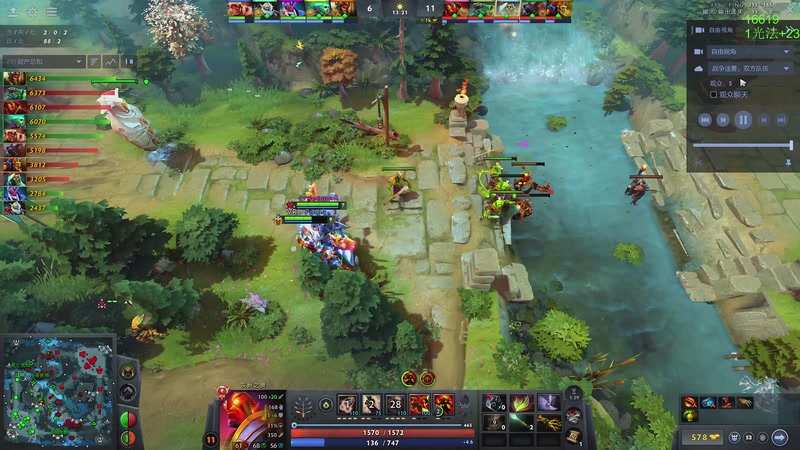Pin the replay control panel
This screenshot has width=800, height=450.
pyautogui.click(x=788, y=162)
